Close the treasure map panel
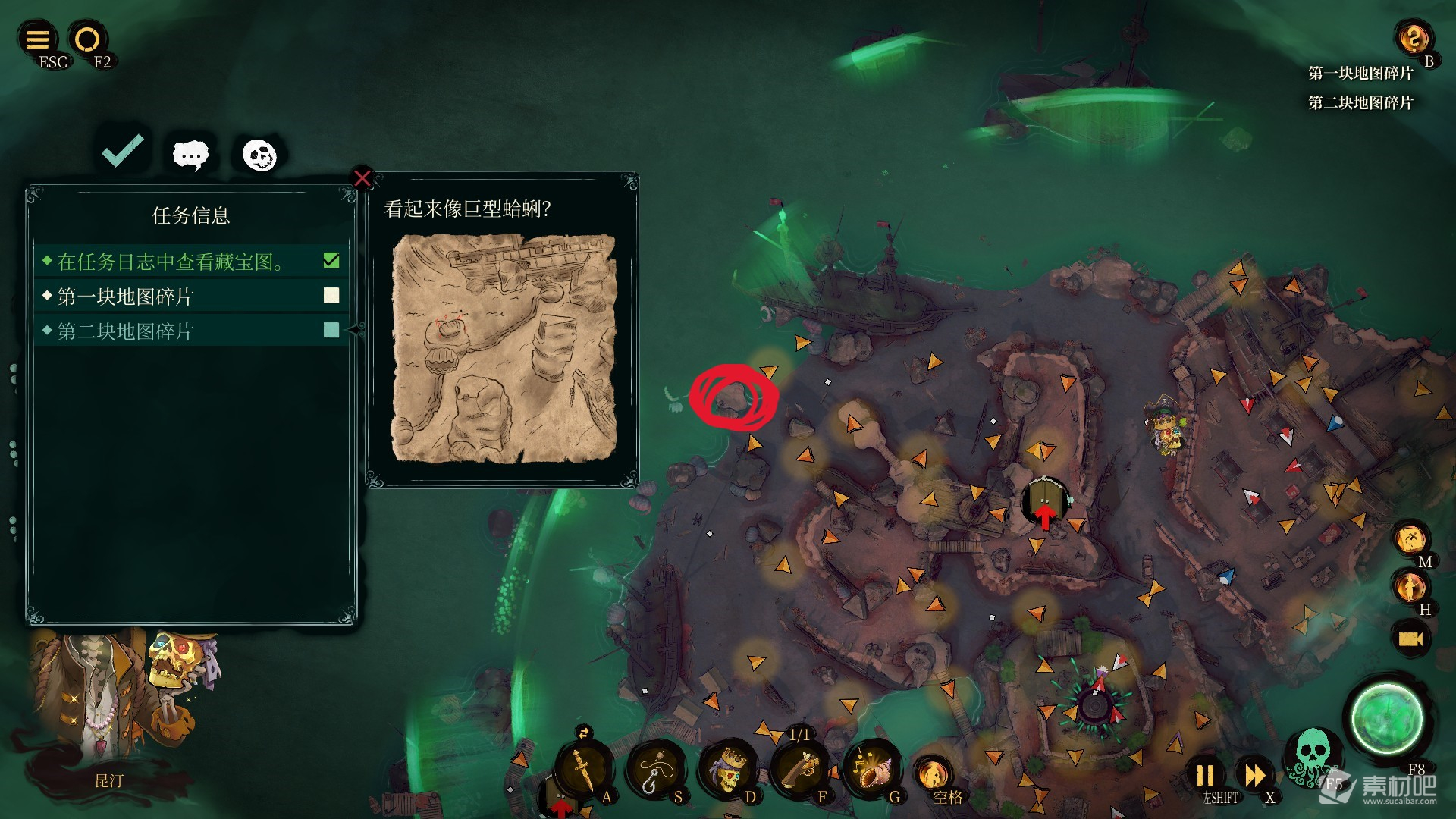The height and width of the screenshot is (819, 1456). [362, 178]
